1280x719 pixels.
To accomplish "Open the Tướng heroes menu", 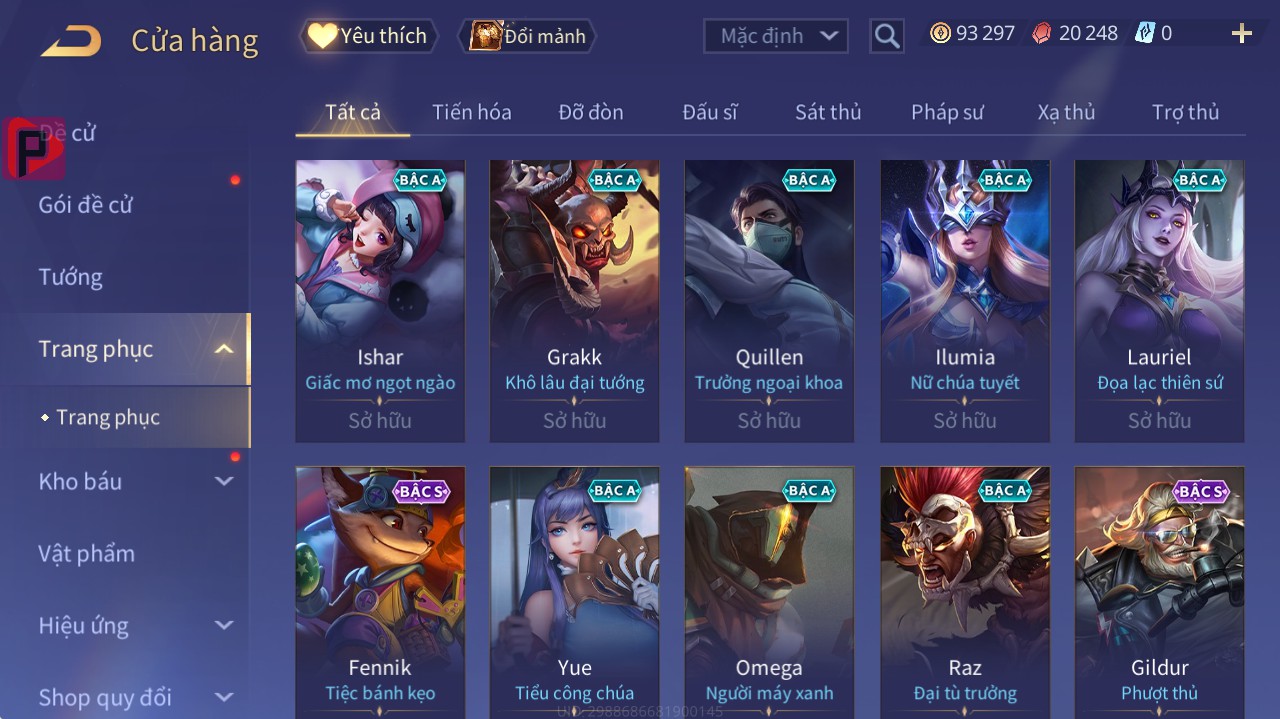I will pyautogui.click(x=71, y=277).
